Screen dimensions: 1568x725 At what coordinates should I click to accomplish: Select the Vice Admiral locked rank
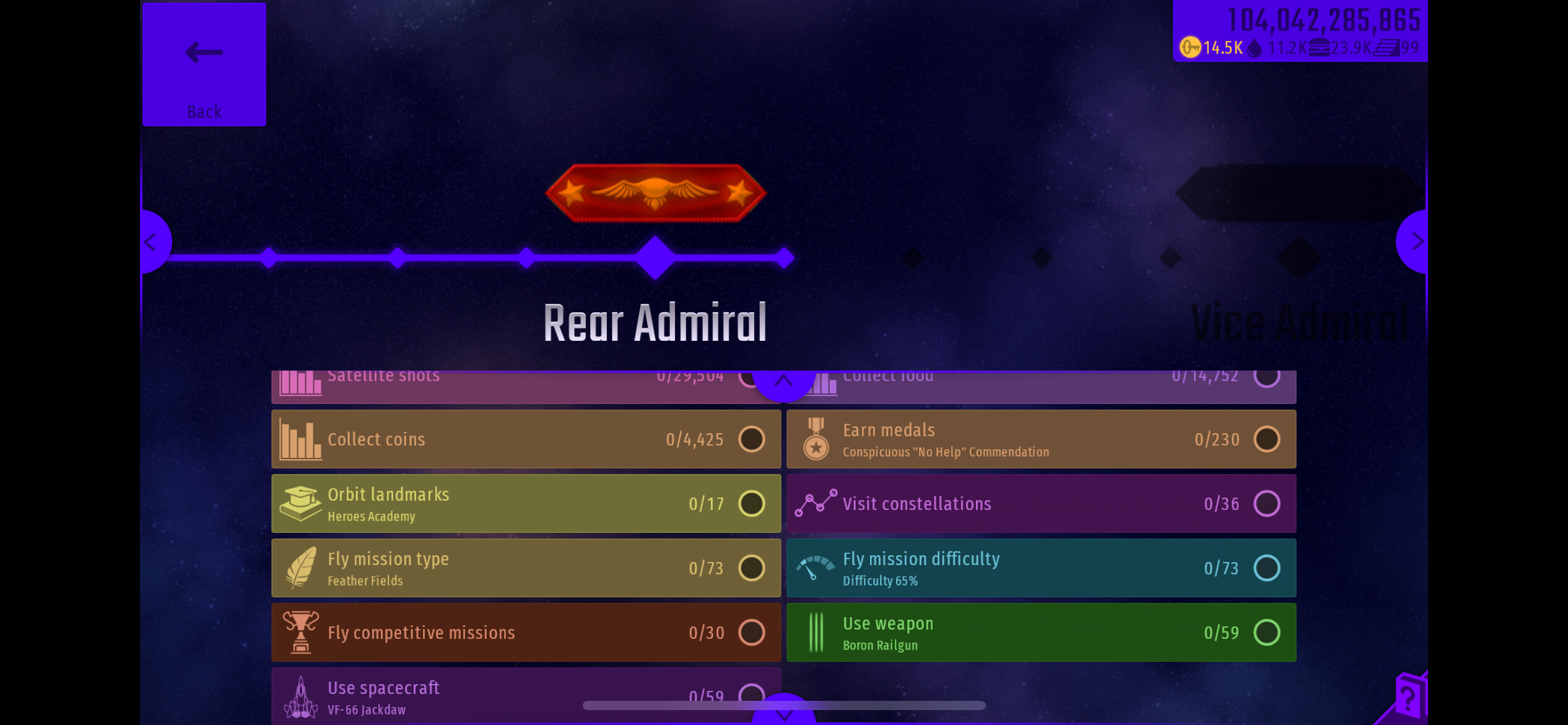click(1299, 323)
